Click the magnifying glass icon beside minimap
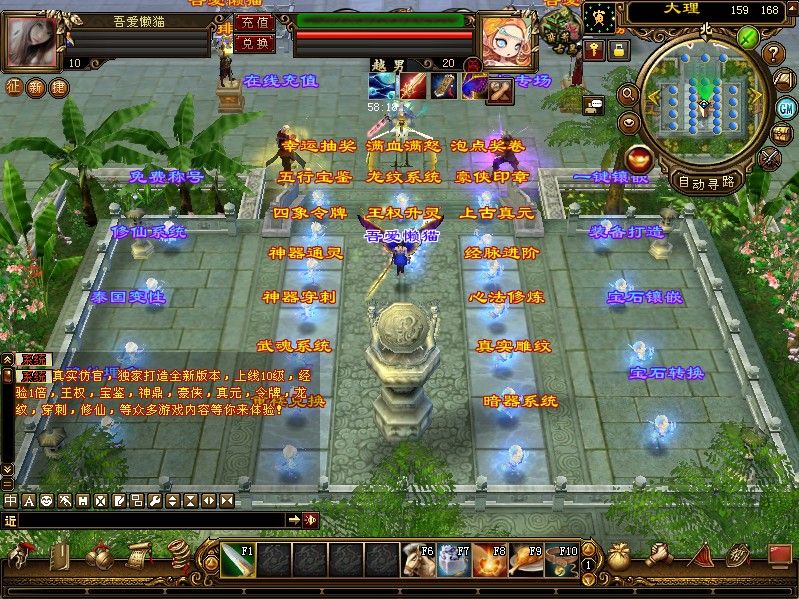 (x=629, y=94)
